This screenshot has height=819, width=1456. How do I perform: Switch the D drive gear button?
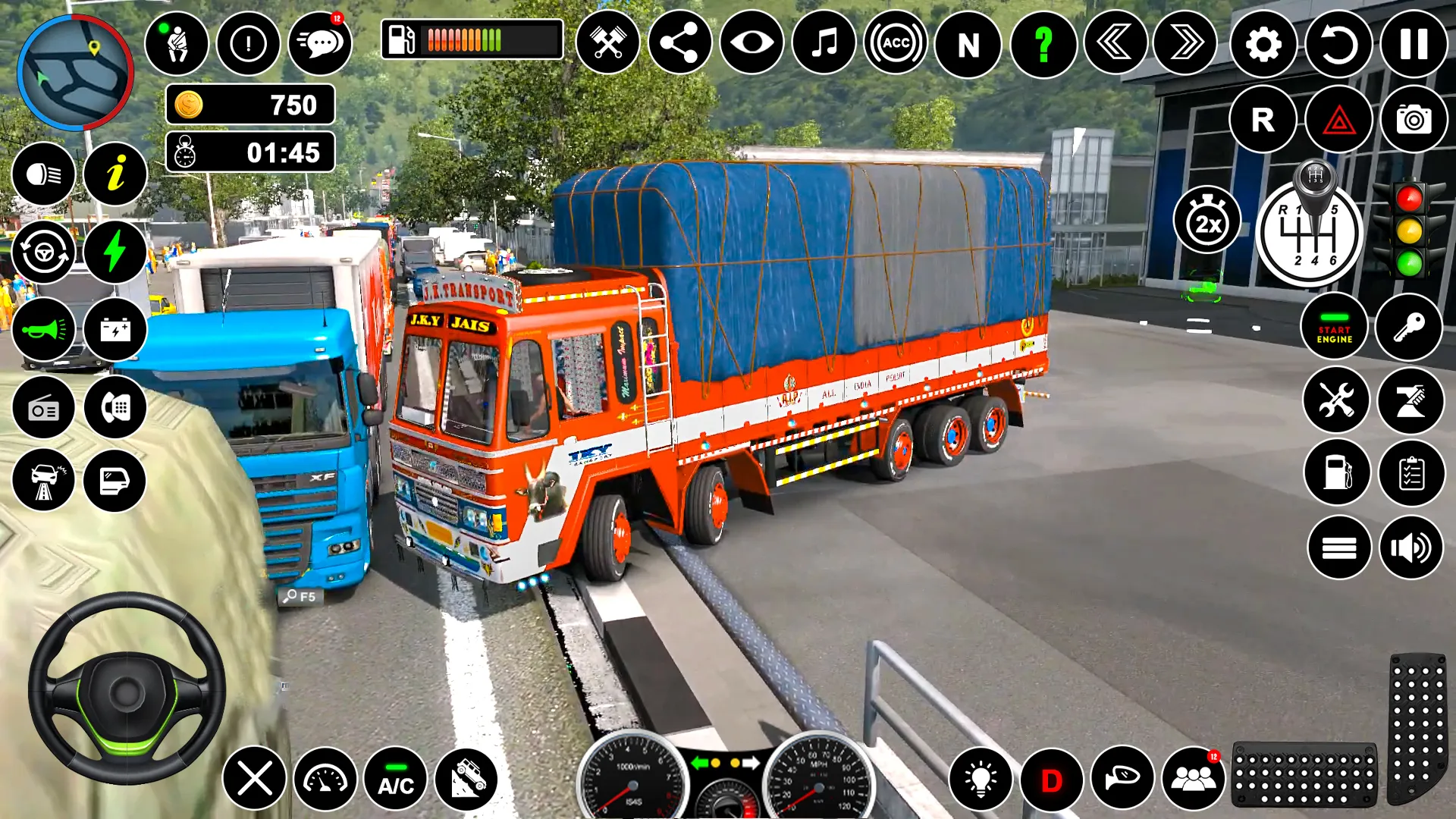tap(1051, 780)
